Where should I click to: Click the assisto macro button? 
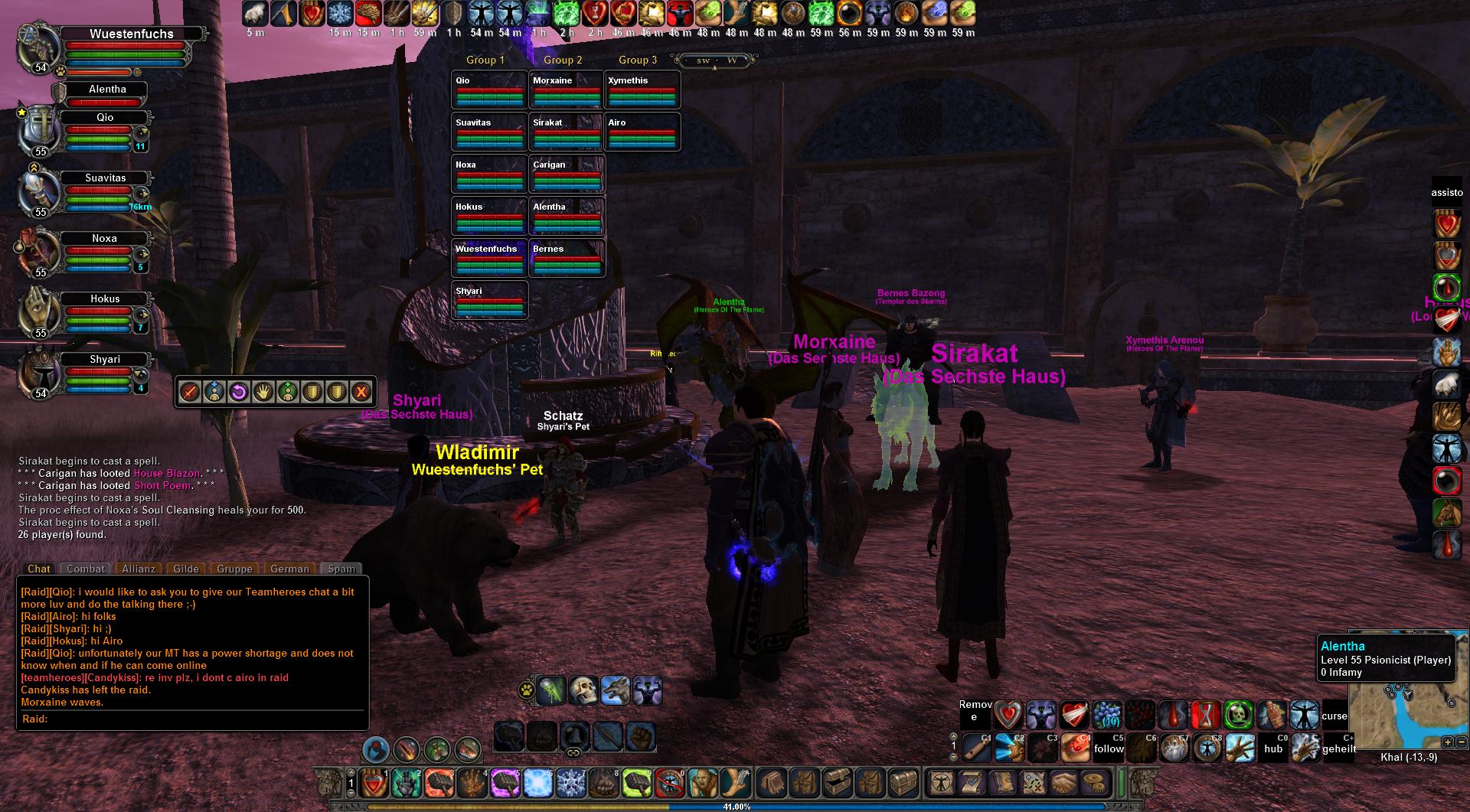click(1447, 193)
